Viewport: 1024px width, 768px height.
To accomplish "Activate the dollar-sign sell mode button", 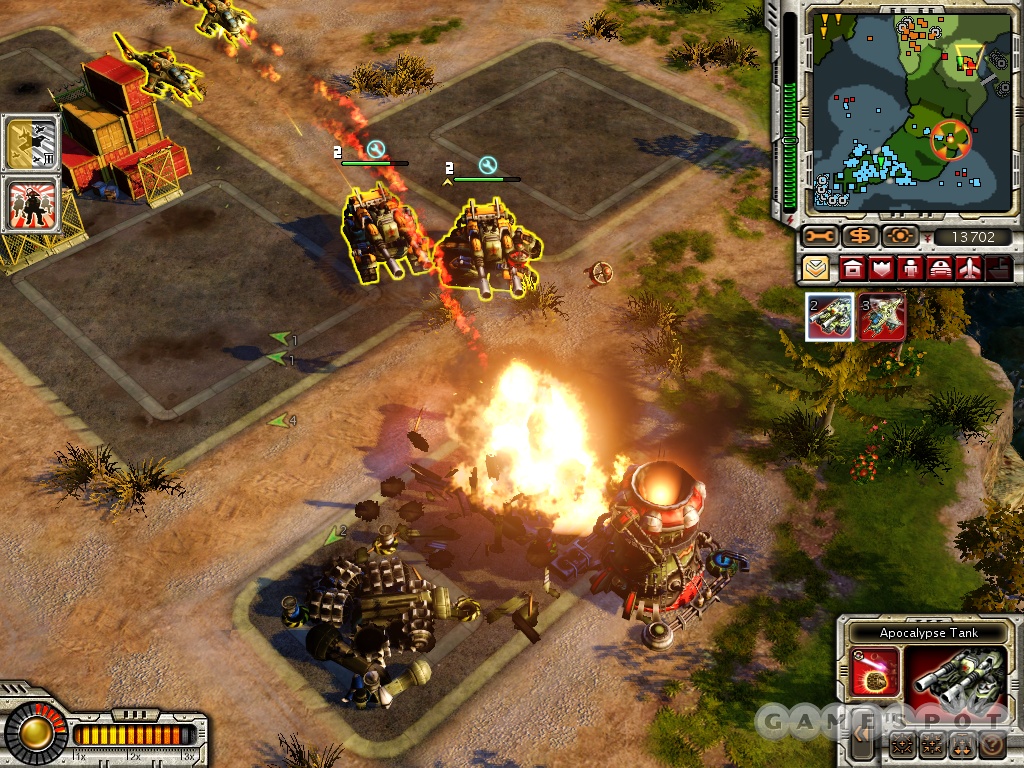I will (x=859, y=237).
